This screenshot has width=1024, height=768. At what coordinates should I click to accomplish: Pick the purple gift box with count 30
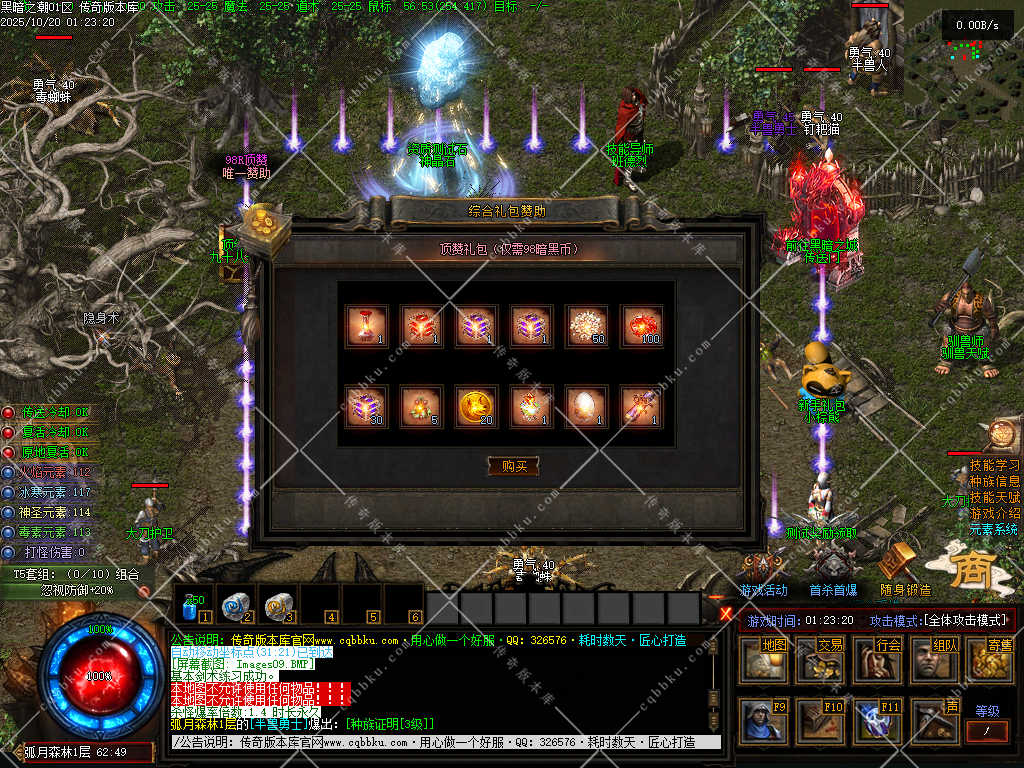[x=367, y=407]
